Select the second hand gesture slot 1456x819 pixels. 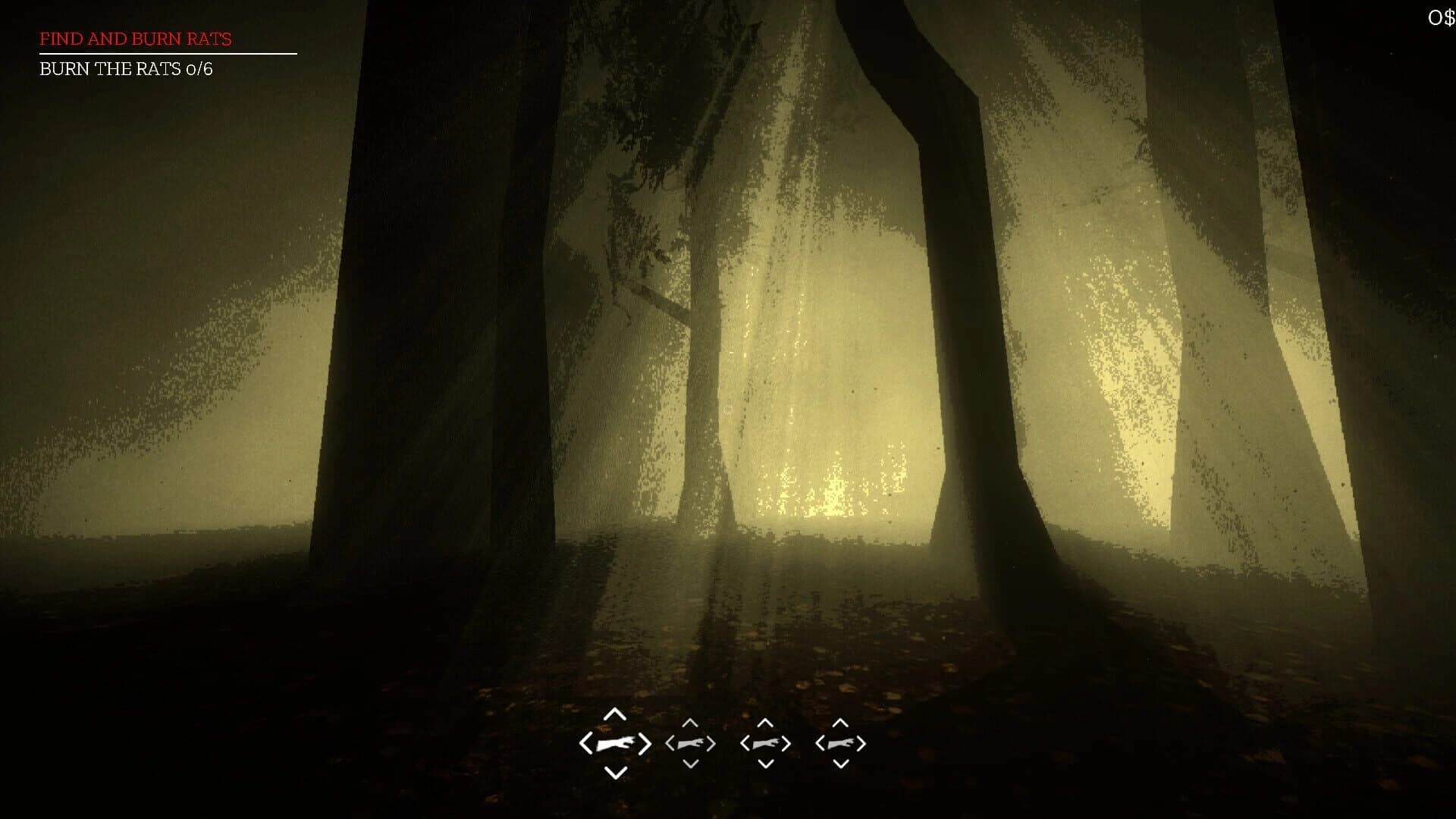point(690,743)
